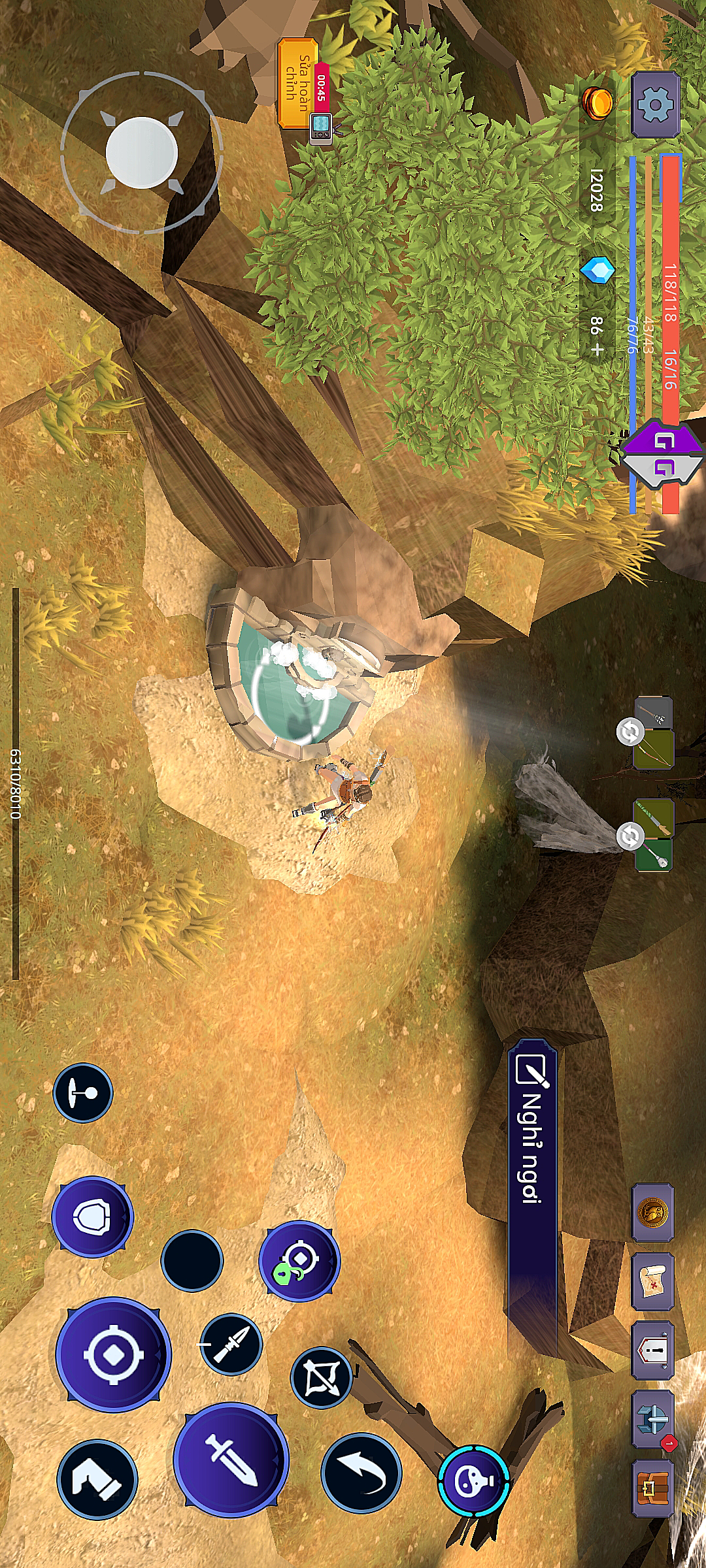Image resolution: width=706 pixels, height=1568 pixels.
Task: Toggle the target lock with green padlock
Action: click(x=299, y=1260)
